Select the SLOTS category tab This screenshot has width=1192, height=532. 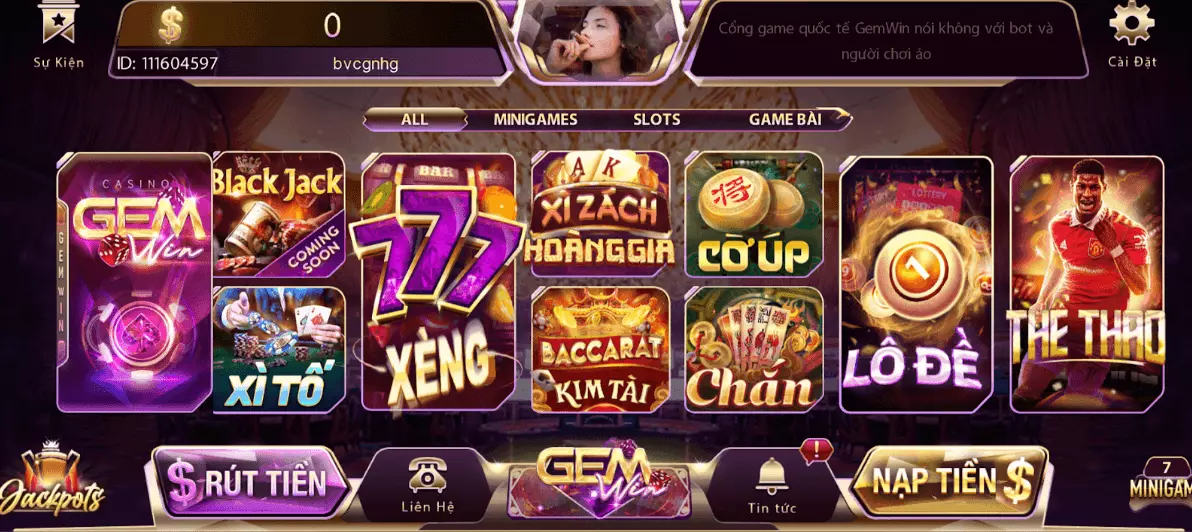click(656, 119)
